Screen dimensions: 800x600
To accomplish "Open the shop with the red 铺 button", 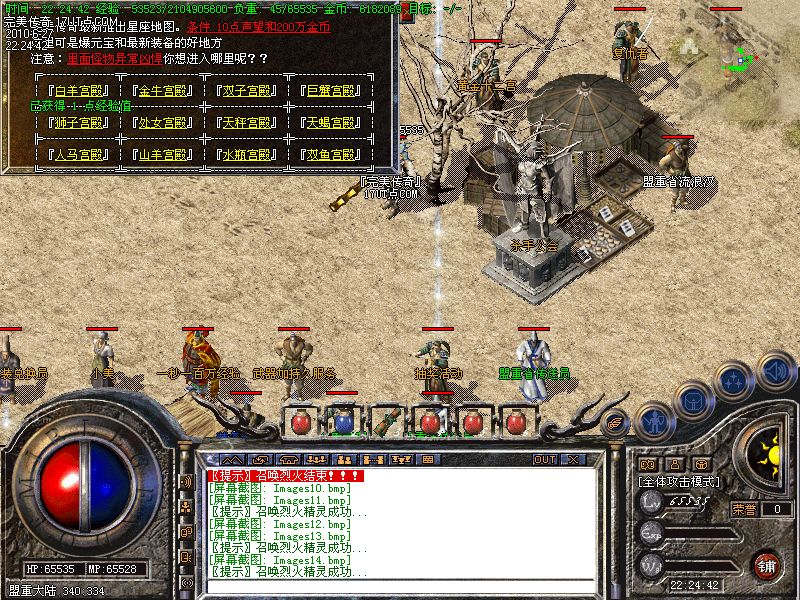I will (766, 565).
